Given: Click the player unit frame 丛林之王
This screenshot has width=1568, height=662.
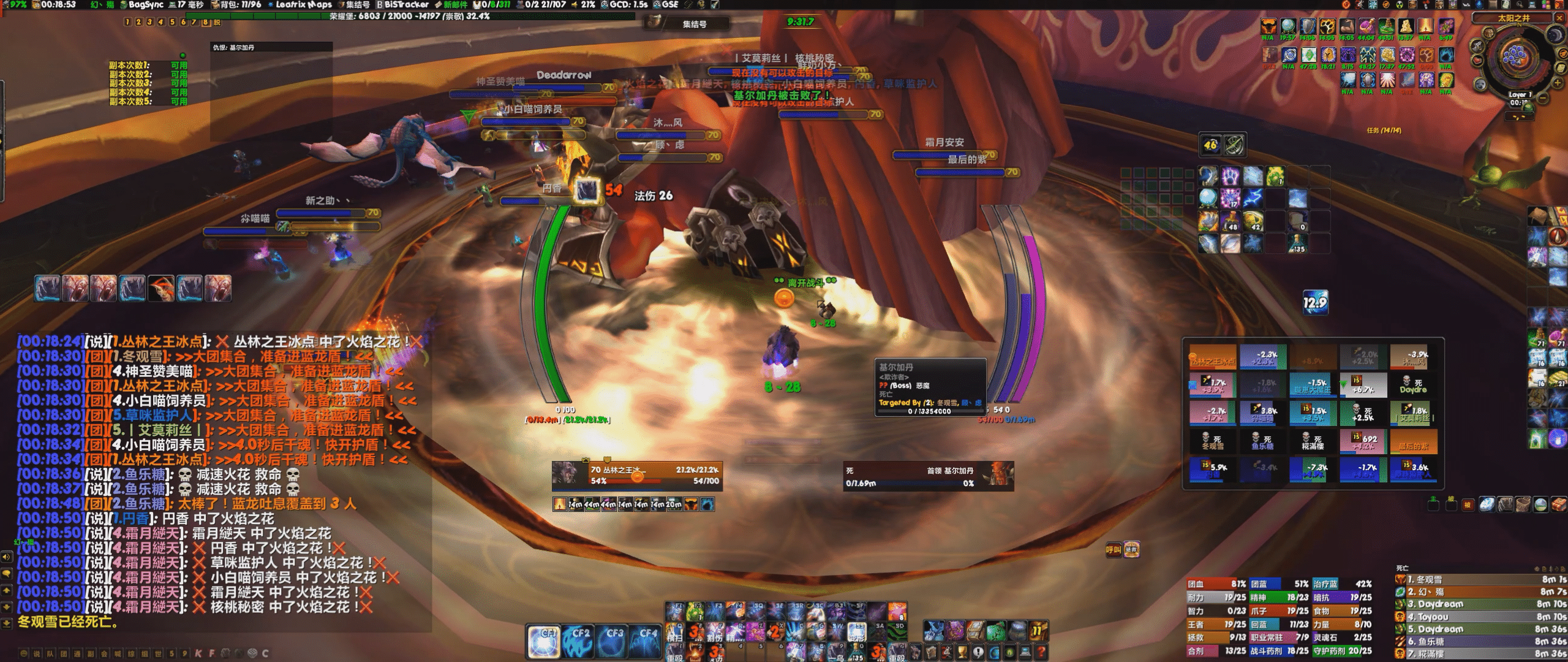Looking at the screenshot, I should (637, 476).
